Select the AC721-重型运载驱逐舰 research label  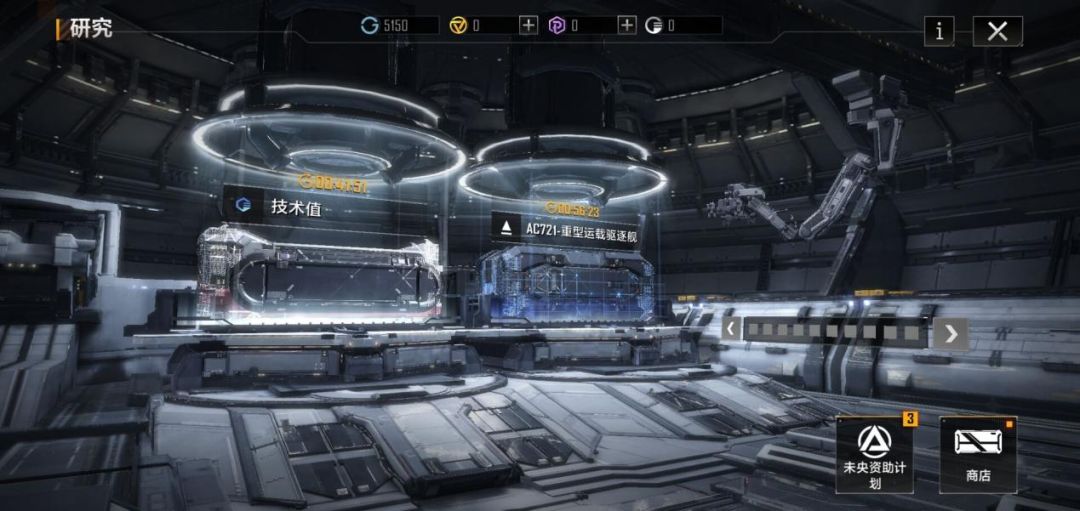(x=568, y=228)
